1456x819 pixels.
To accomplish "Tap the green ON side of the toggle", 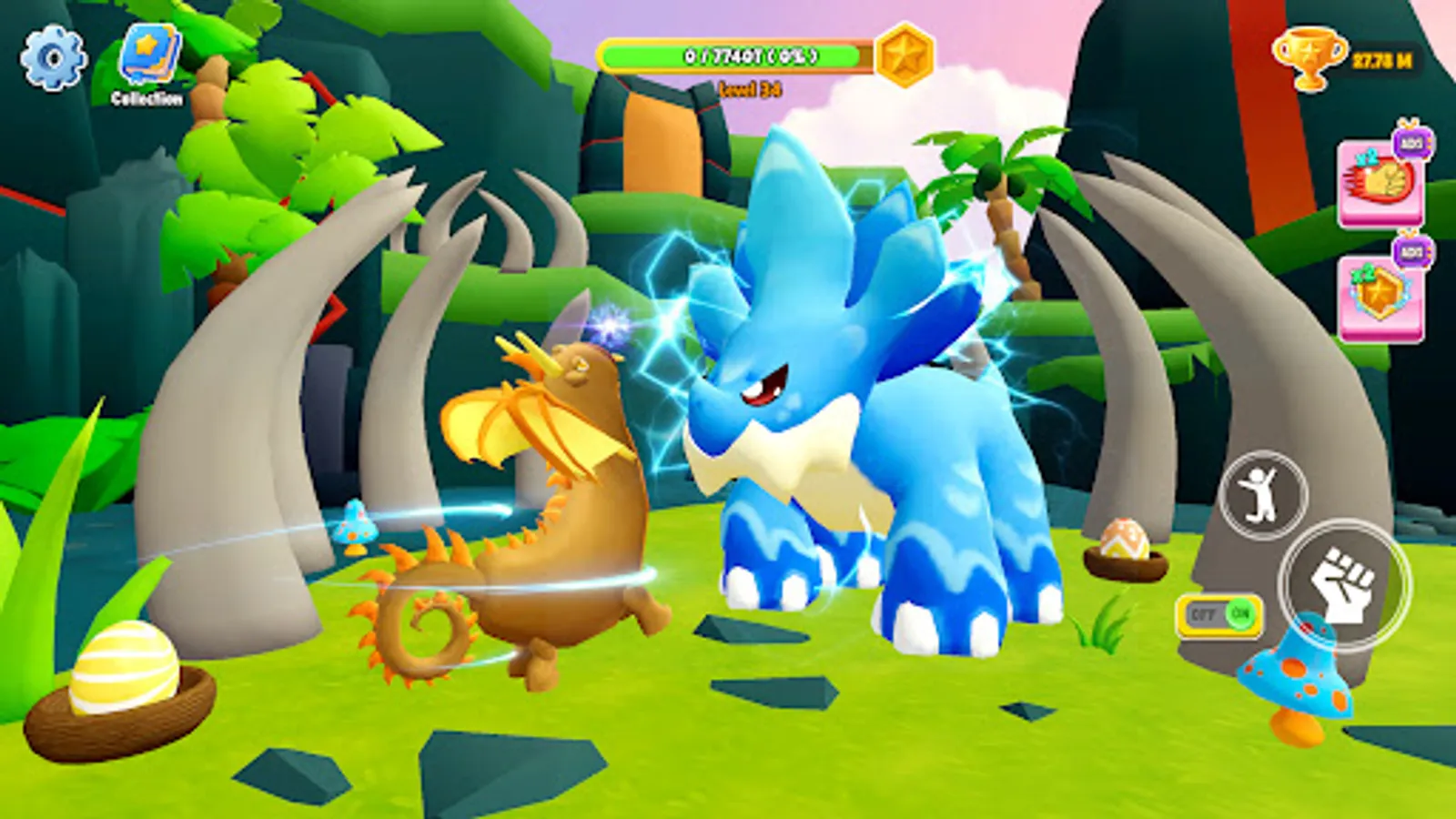I will [x=1239, y=615].
